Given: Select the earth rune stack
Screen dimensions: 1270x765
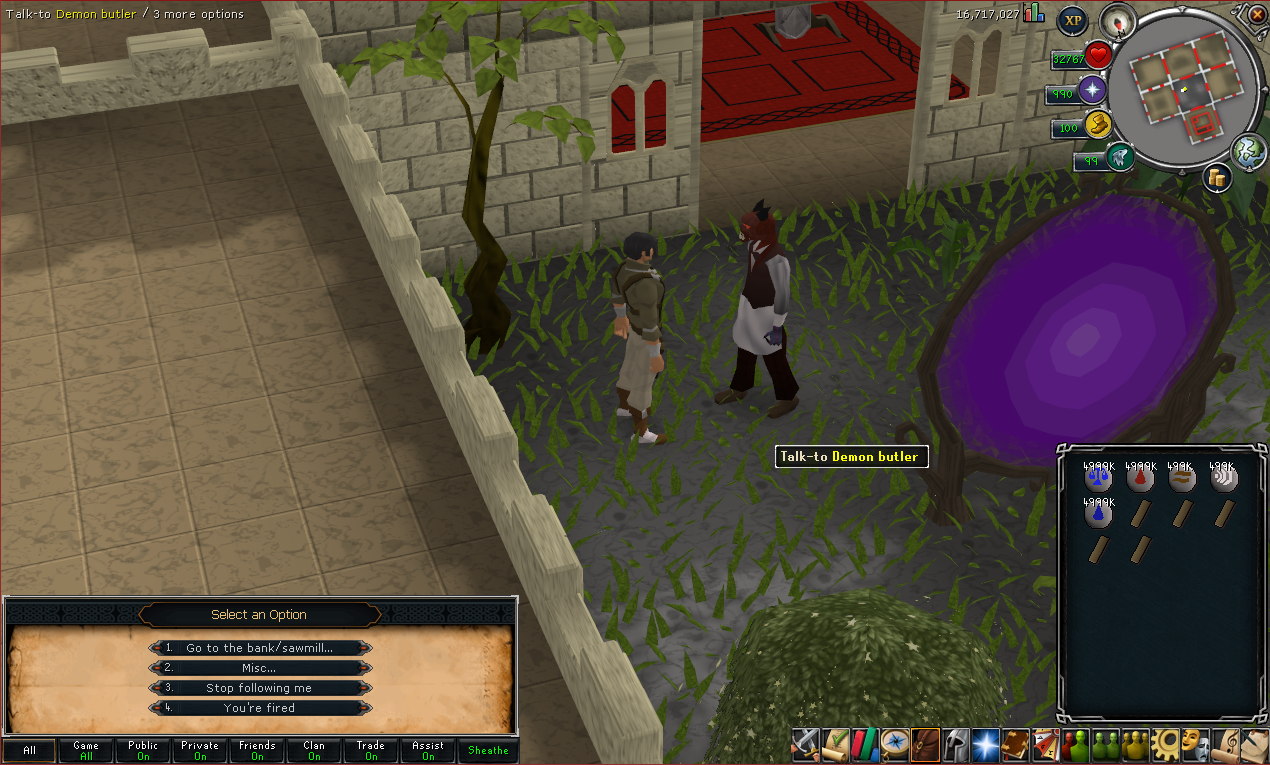Looking at the screenshot, I should (1182, 478).
